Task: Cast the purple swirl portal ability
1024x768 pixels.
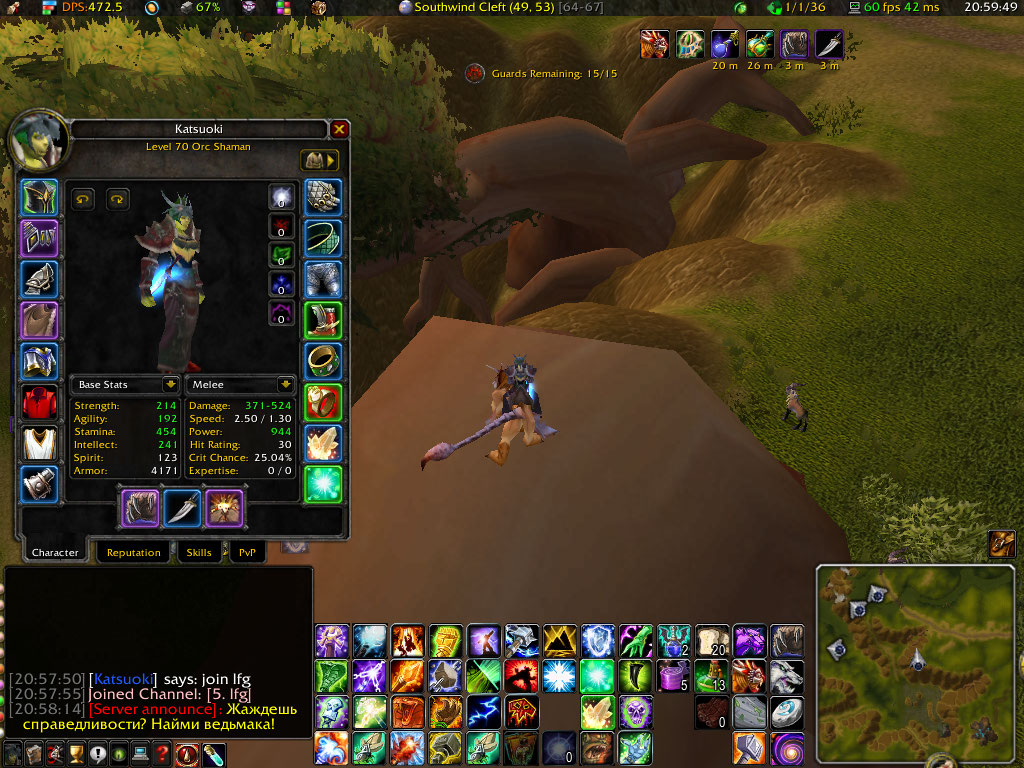Action: [786, 747]
